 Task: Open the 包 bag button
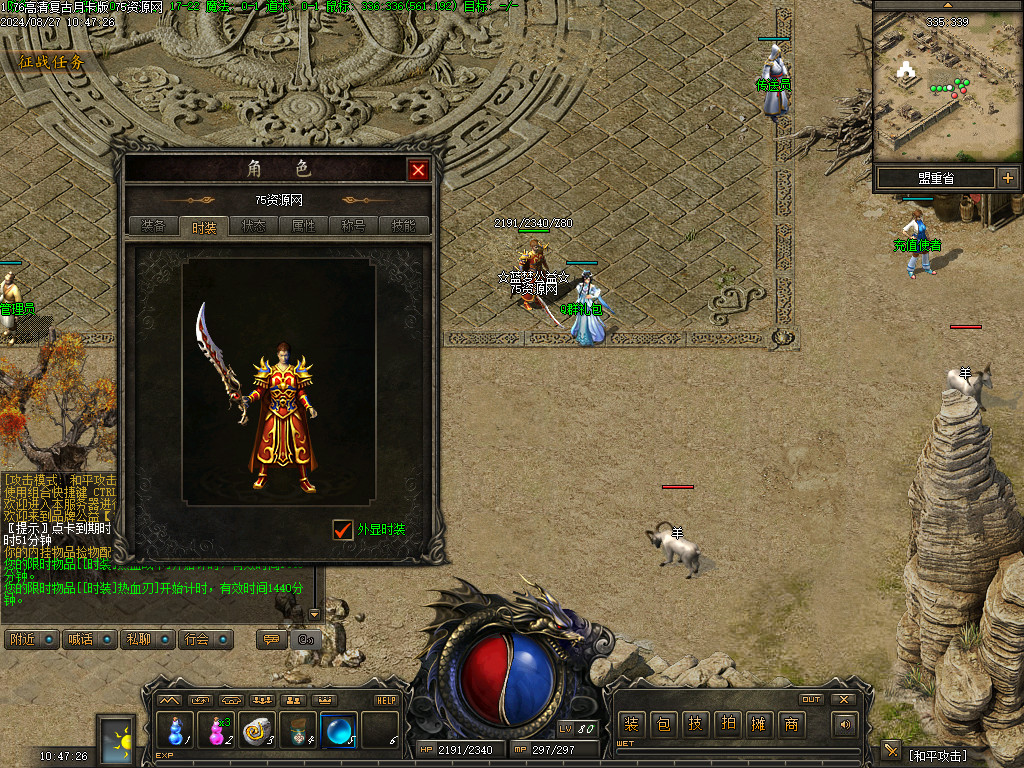tap(663, 724)
